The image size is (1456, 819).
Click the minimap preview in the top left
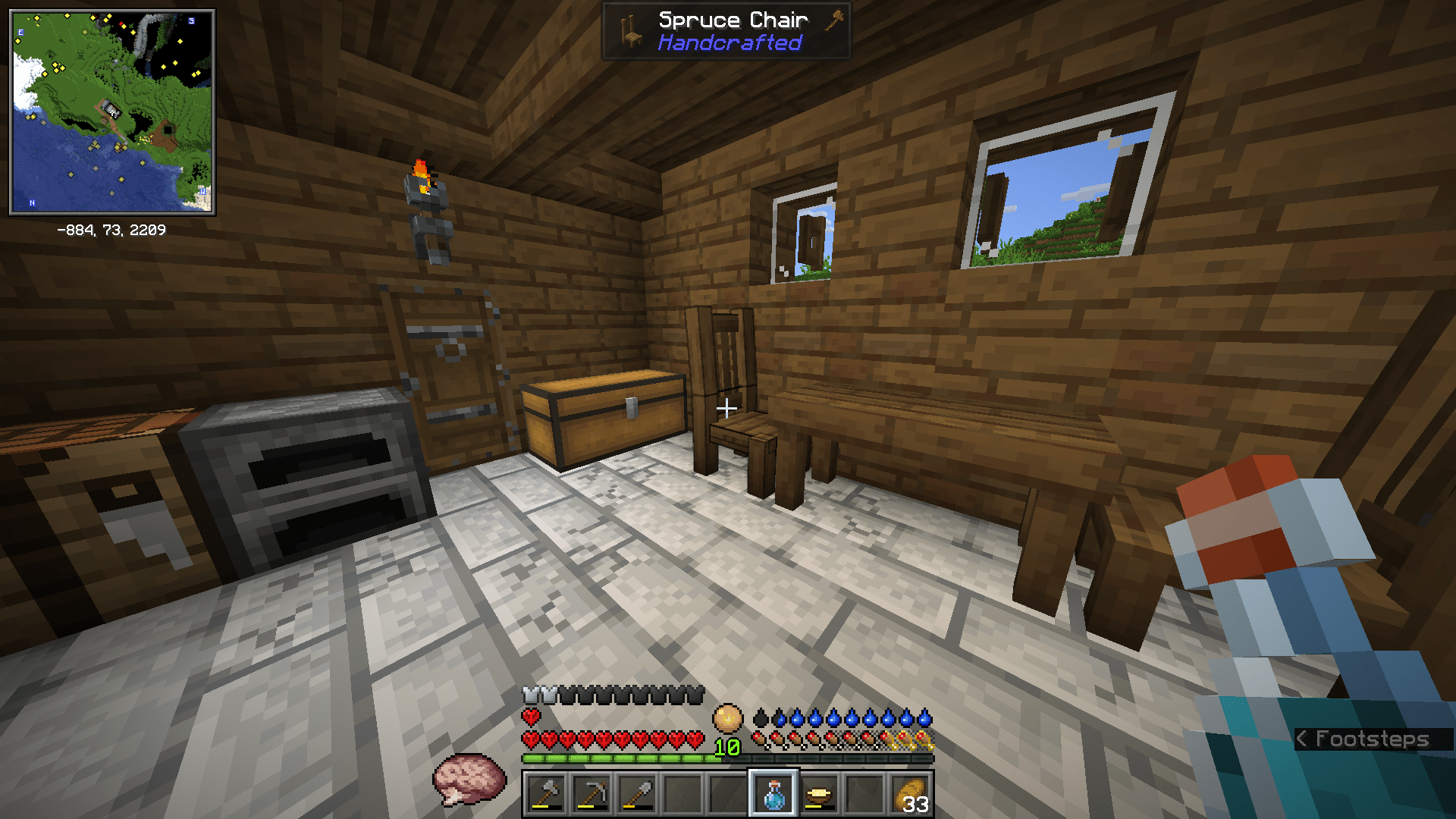[x=112, y=110]
